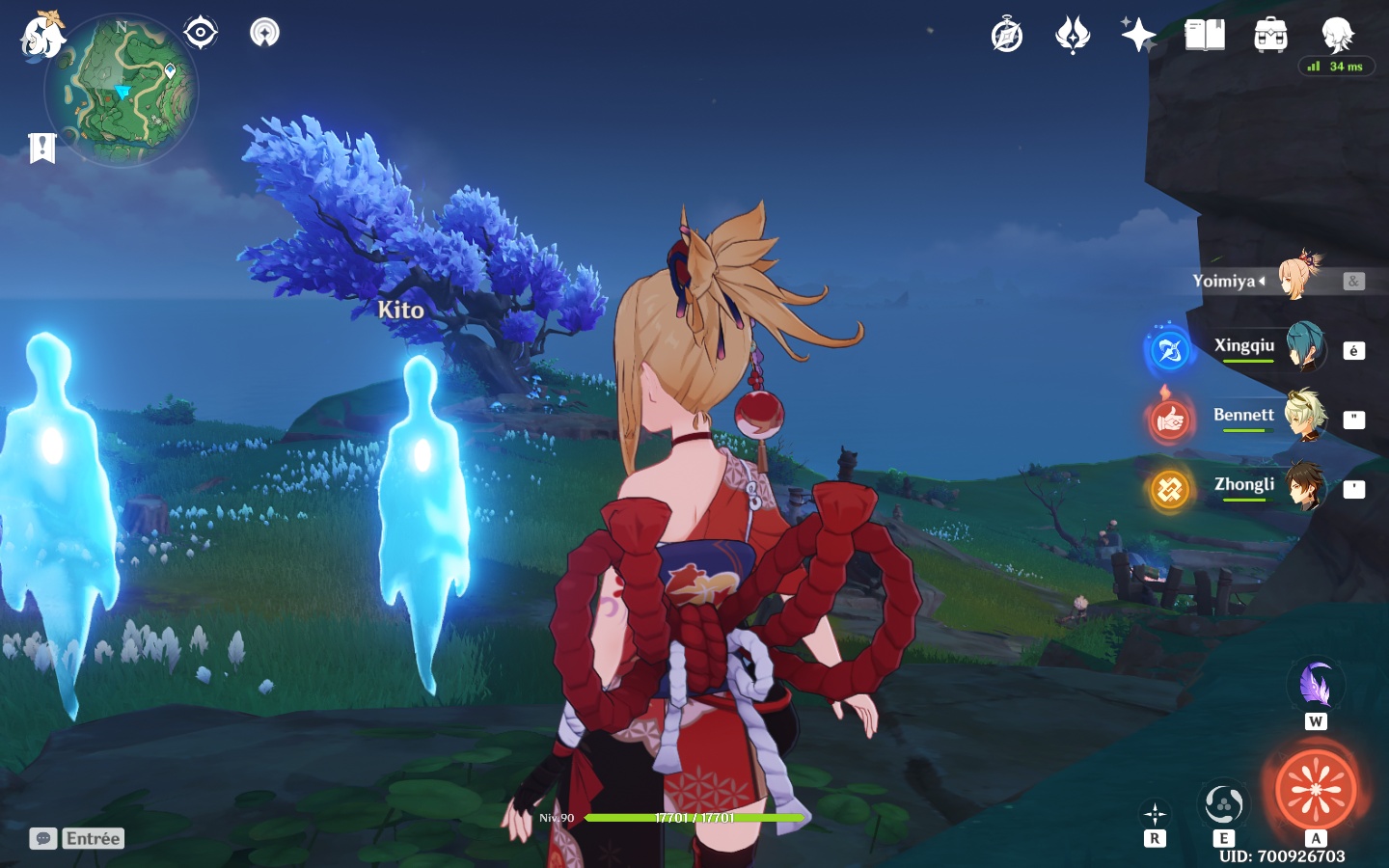Viewport: 1389px width, 868px height.
Task: Use the purple feather gadget
Action: click(1315, 686)
